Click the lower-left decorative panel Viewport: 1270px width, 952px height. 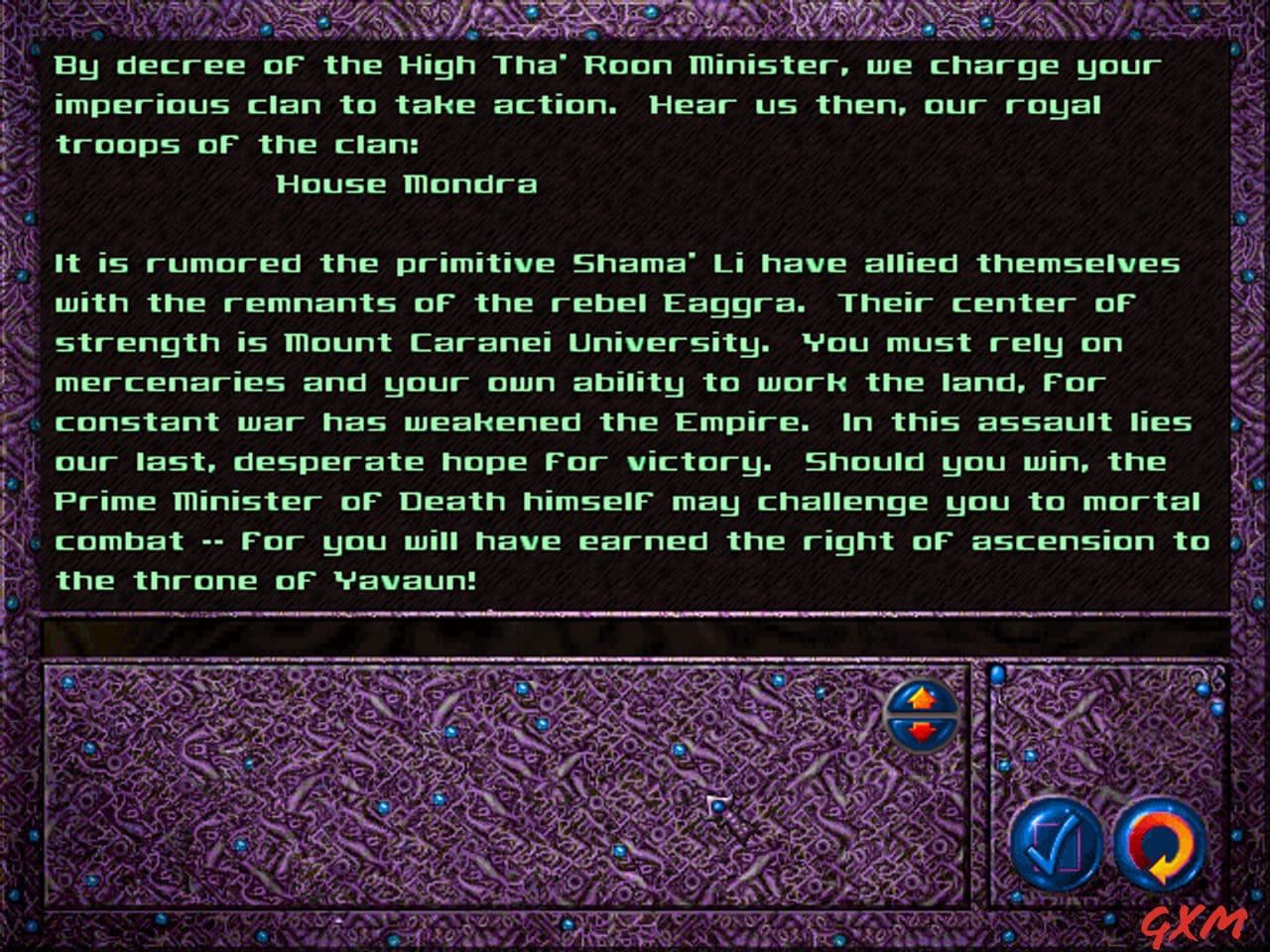446,793
